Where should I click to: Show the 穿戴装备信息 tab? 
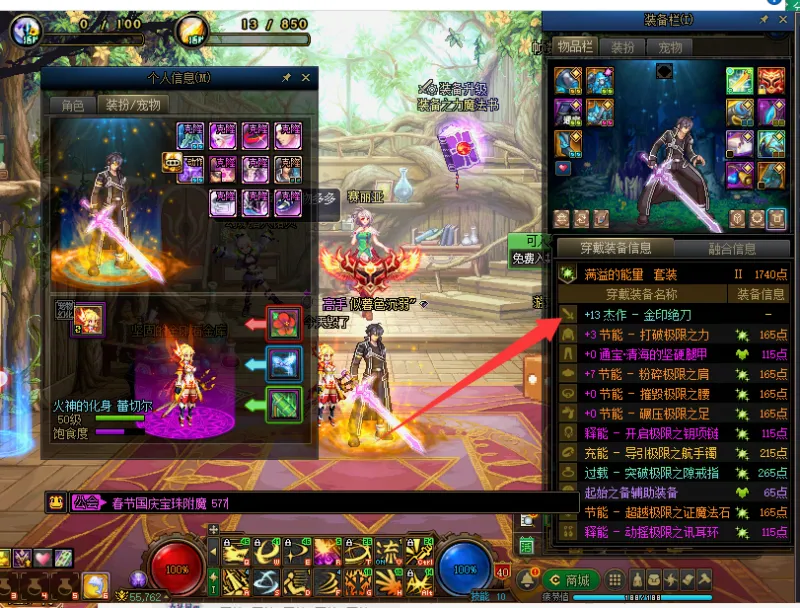(618, 248)
